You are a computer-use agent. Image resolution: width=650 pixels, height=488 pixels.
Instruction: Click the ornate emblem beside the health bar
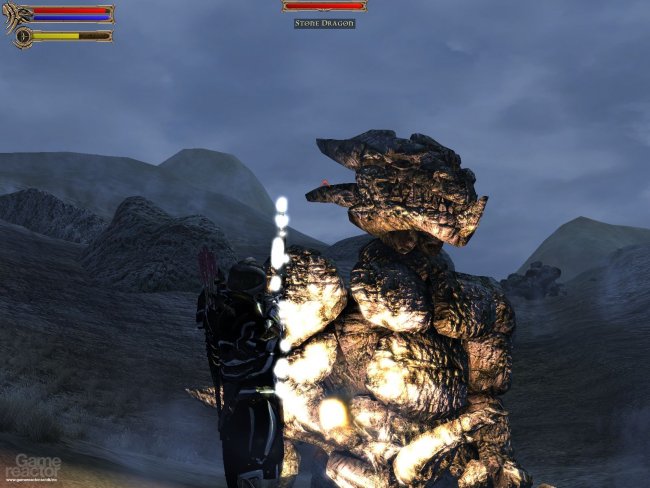pos(17,15)
